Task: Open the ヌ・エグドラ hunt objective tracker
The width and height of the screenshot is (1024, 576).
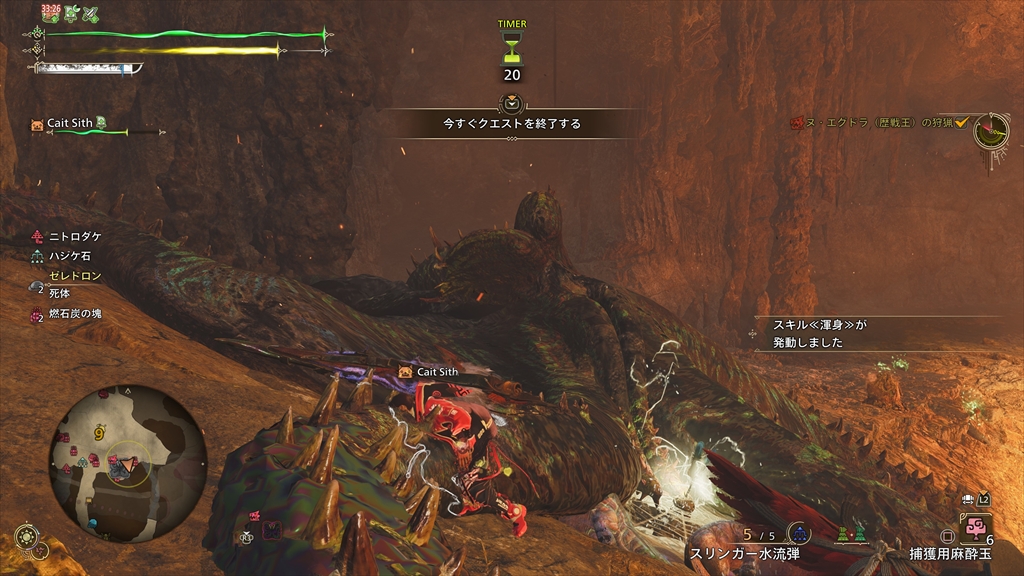Action: 878,122
